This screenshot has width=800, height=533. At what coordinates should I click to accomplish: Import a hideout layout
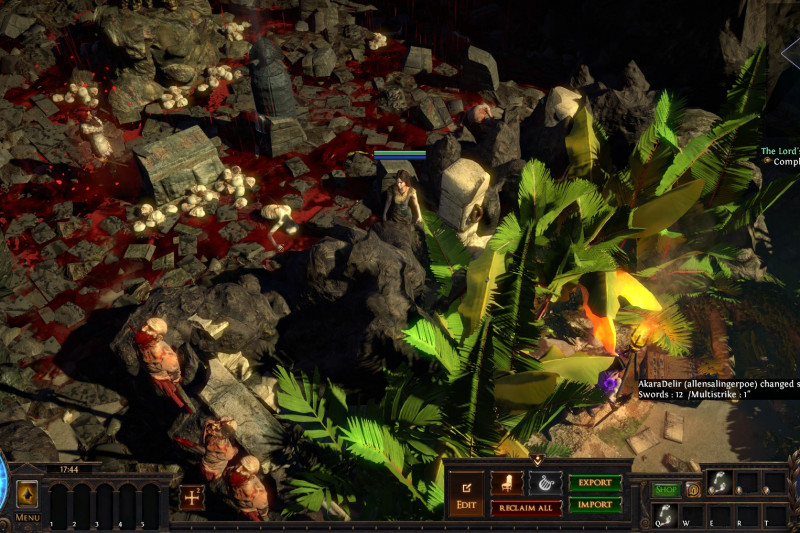(x=595, y=505)
